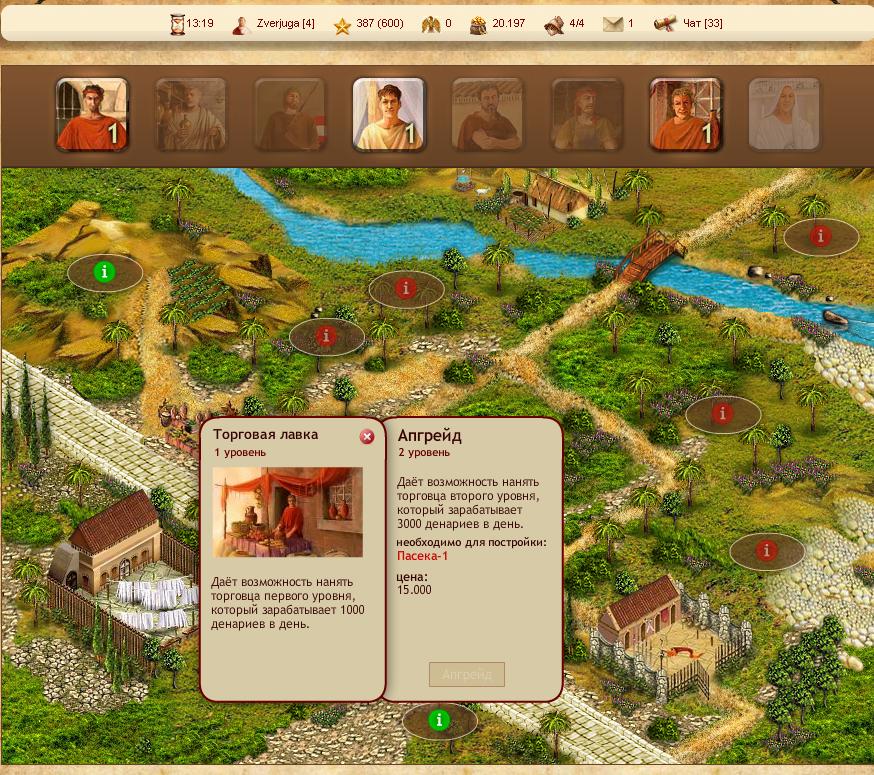Click the trade shop illustration image
874x775 pixels.
pos(287,512)
